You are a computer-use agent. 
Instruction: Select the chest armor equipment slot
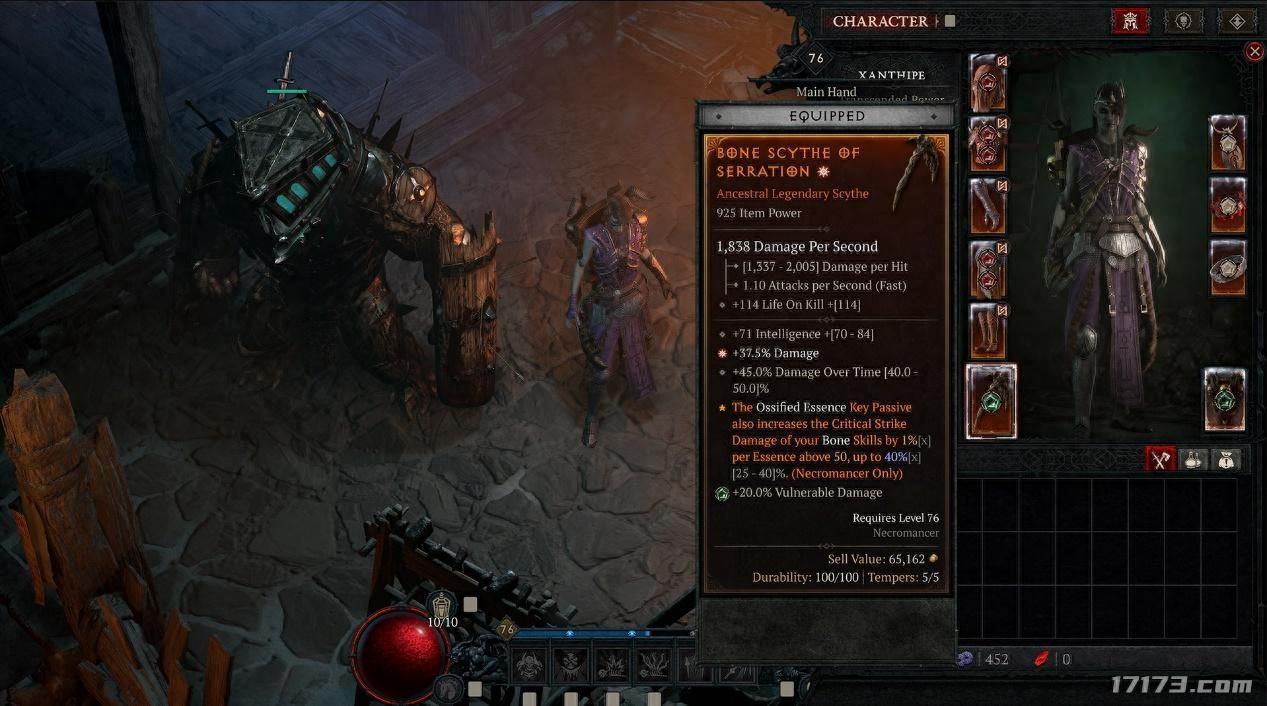[988, 145]
